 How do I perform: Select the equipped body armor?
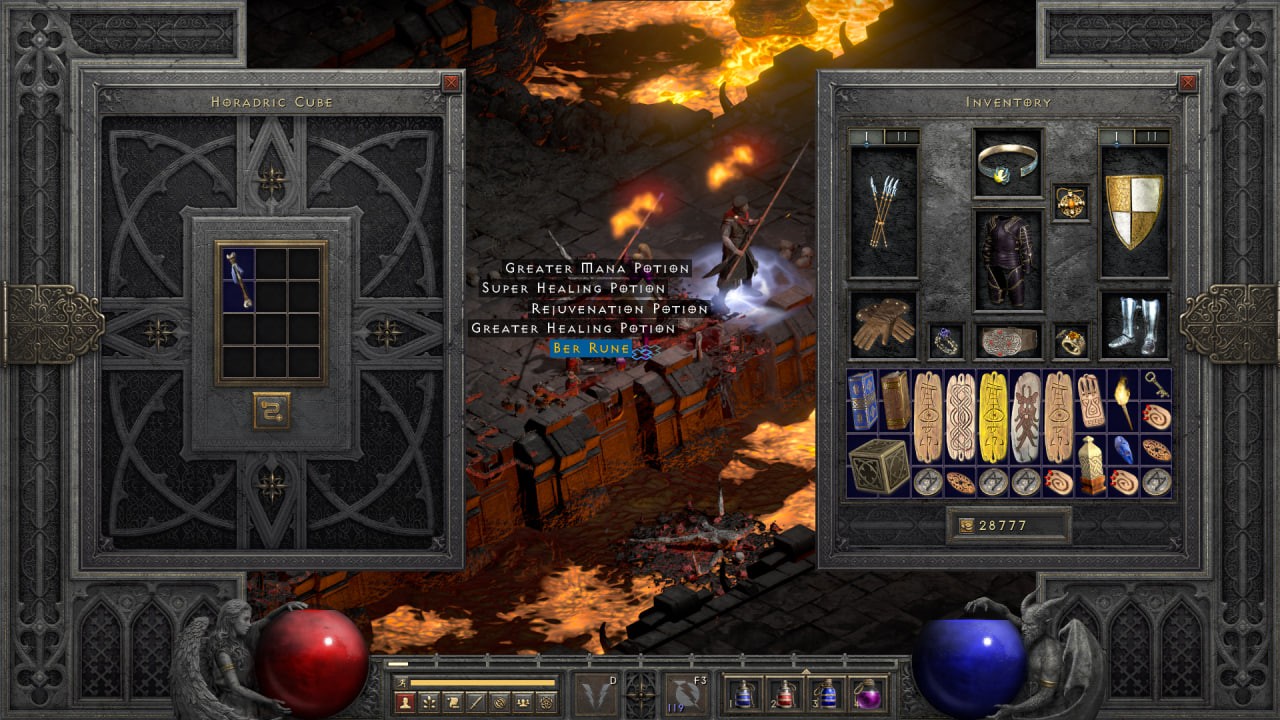[x=1008, y=259]
